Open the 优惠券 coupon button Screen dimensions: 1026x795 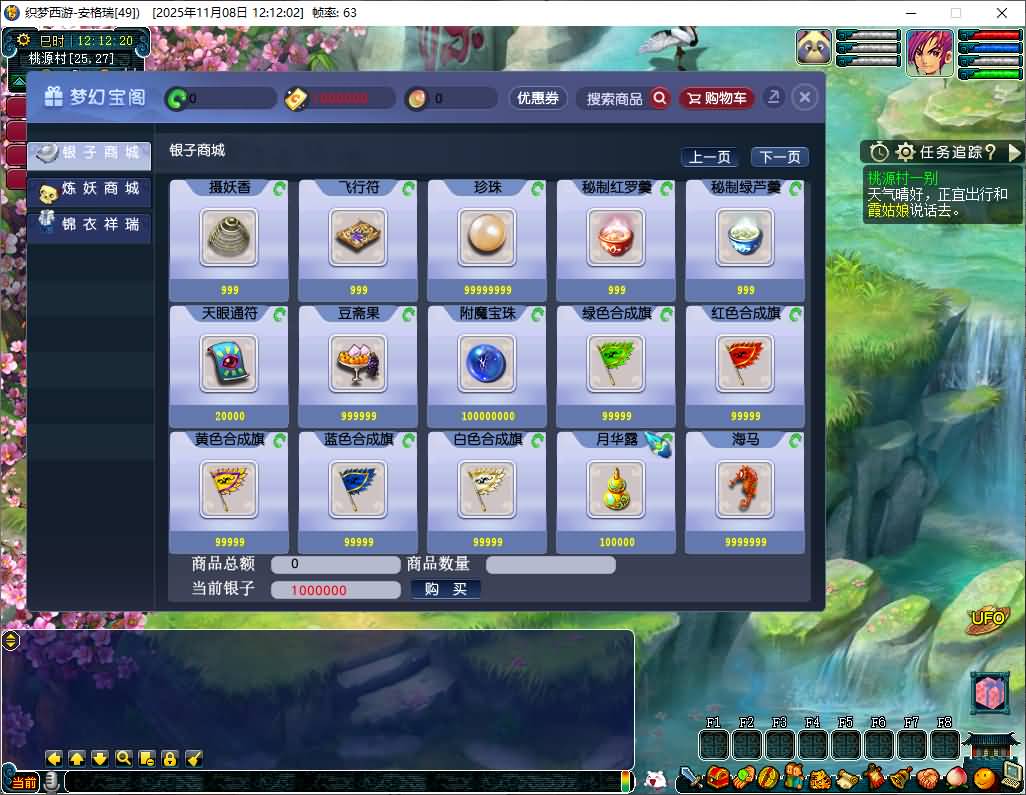538,98
